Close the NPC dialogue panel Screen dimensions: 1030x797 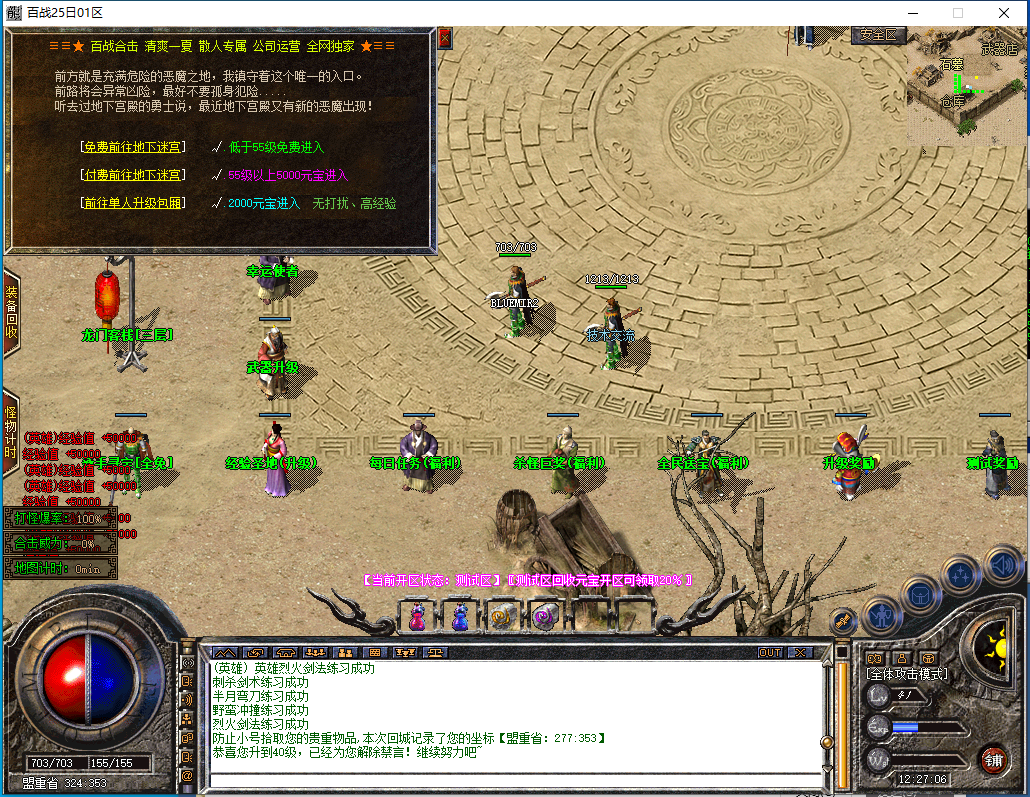445,38
